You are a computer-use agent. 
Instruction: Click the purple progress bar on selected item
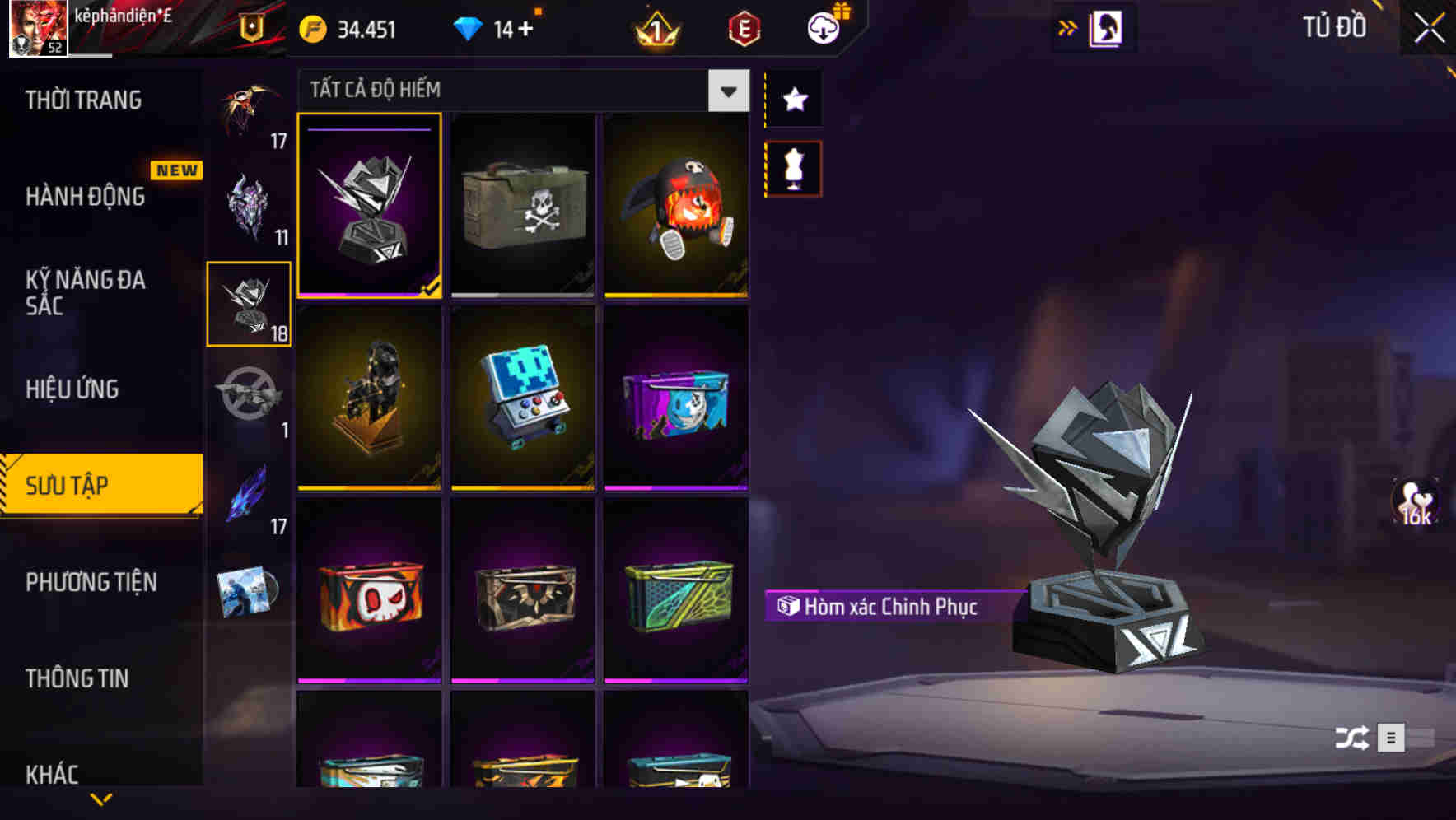368,129
